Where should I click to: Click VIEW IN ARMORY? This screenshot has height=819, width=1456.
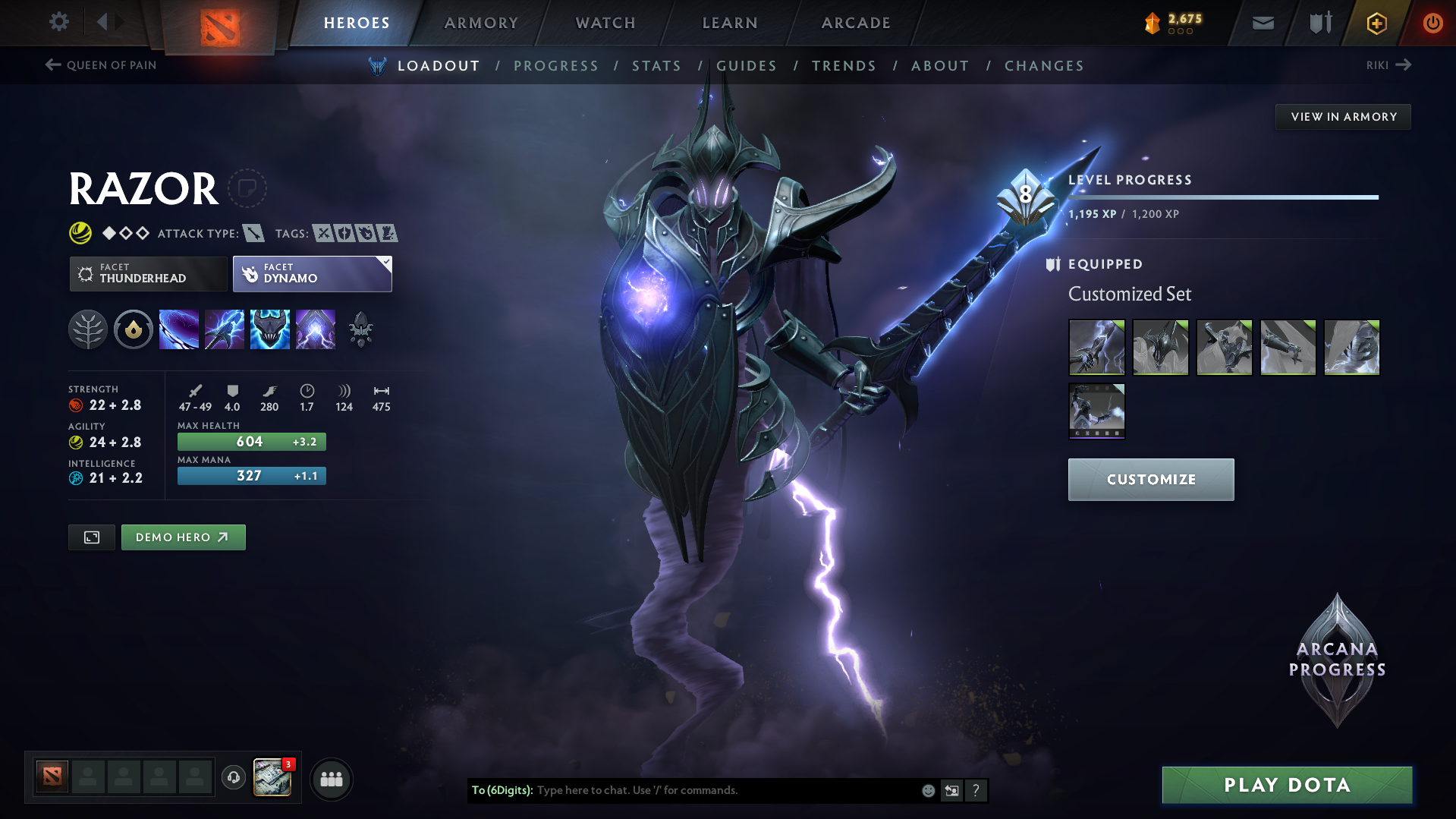(1343, 116)
